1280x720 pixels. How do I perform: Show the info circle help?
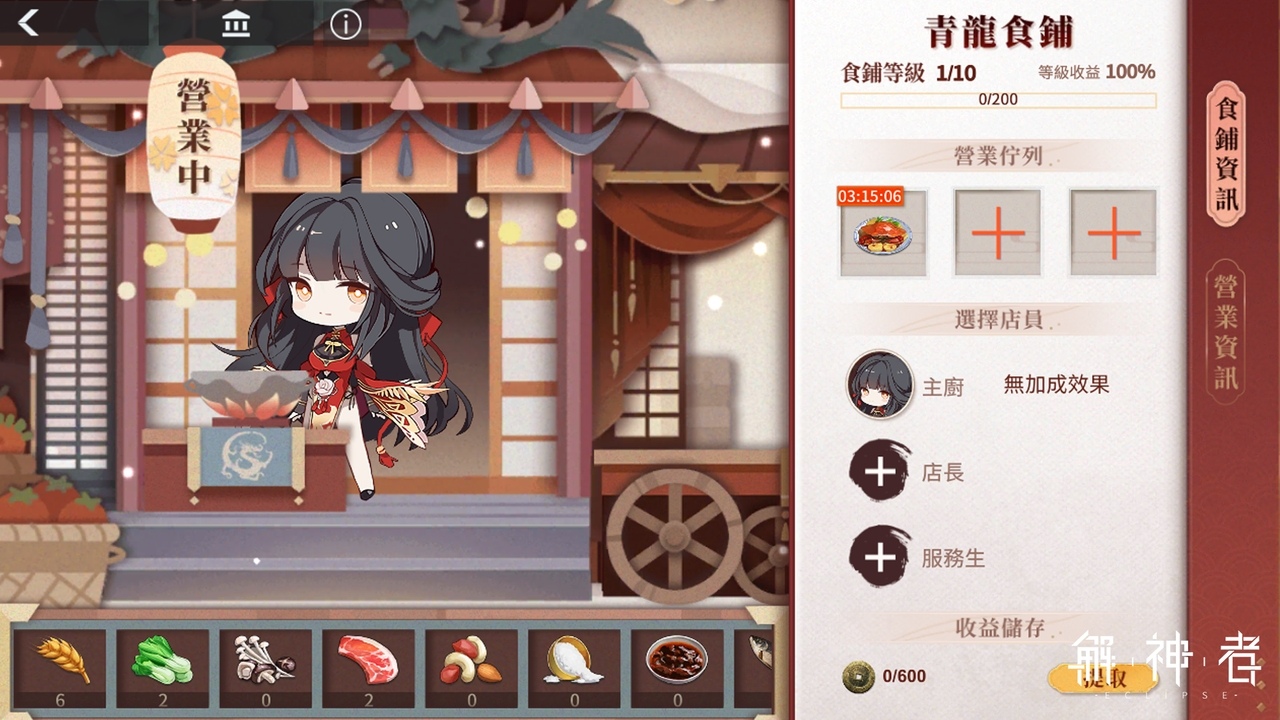tap(345, 22)
